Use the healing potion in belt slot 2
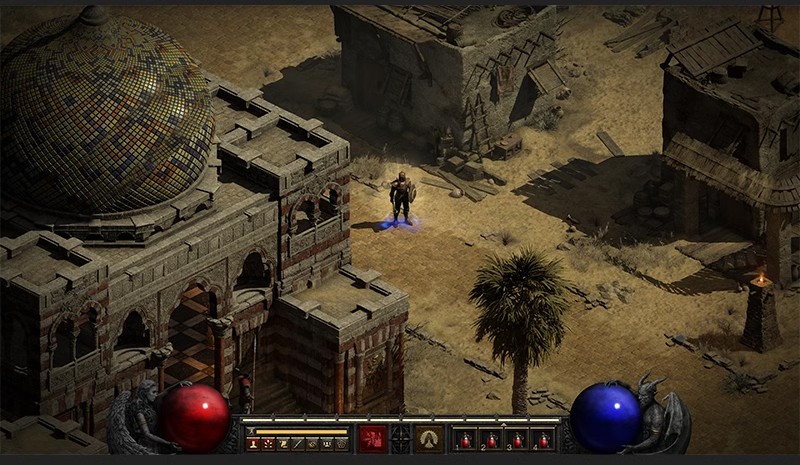Screen dimensions: 800x465 (x=492, y=439)
